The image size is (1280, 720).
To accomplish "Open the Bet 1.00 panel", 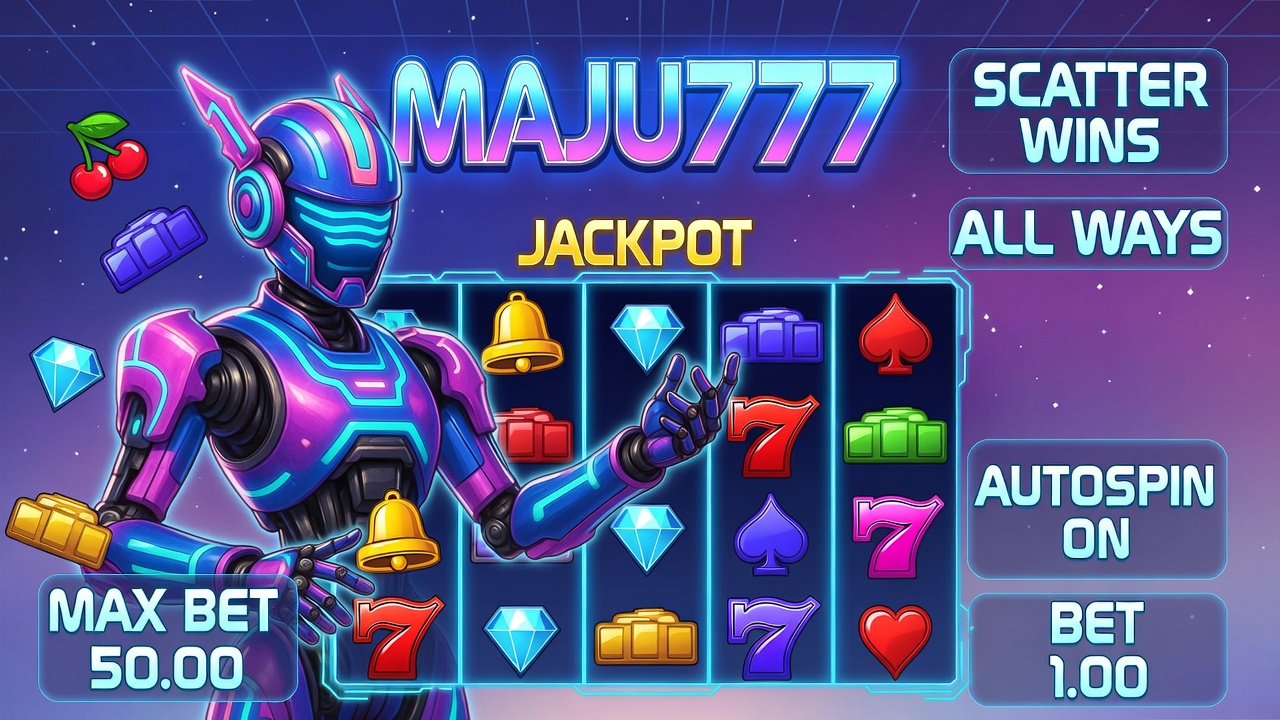I will [x=1097, y=650].
